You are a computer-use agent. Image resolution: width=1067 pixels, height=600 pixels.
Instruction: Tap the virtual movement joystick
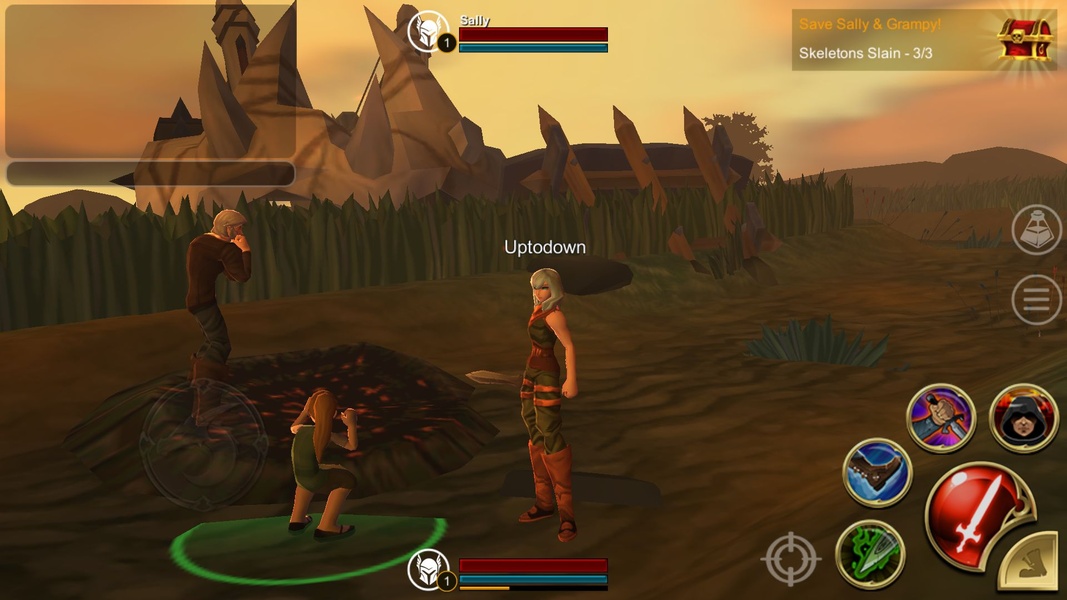coord(203,441)
